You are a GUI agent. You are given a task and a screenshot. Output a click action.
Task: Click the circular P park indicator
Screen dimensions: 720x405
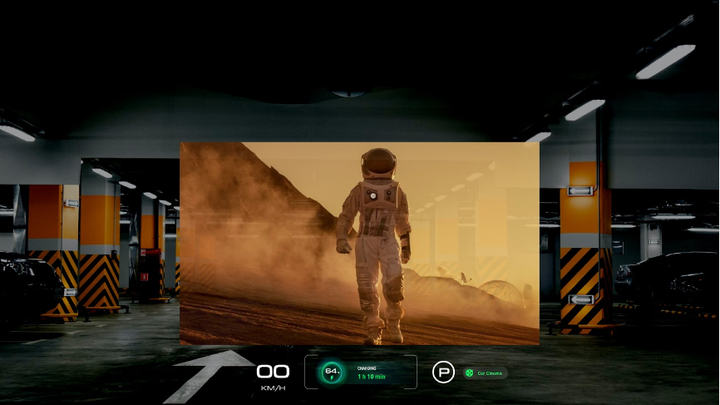pyautogui.click(x=443, y=372)
